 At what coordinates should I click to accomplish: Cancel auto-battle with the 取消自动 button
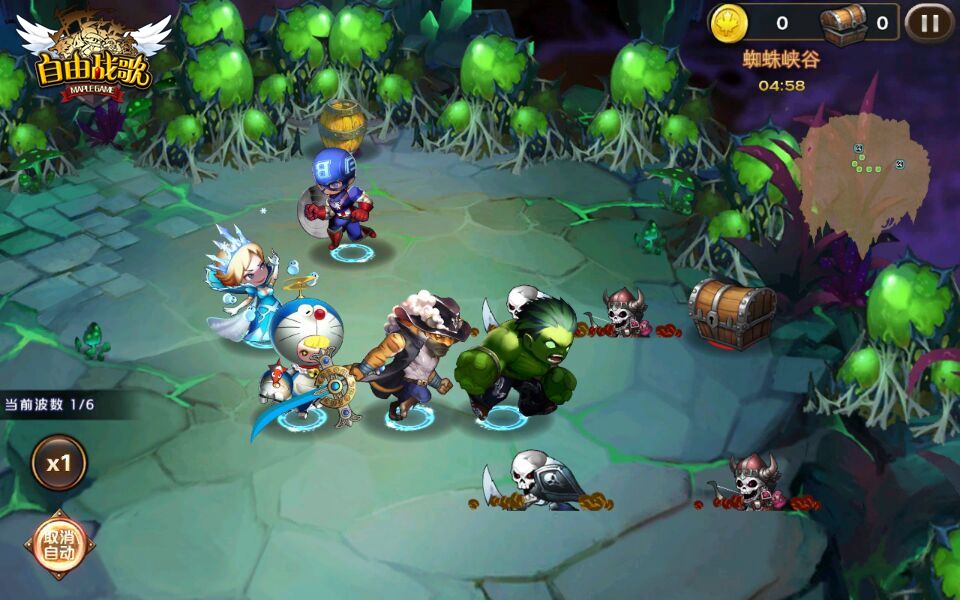tap(59, 544)
